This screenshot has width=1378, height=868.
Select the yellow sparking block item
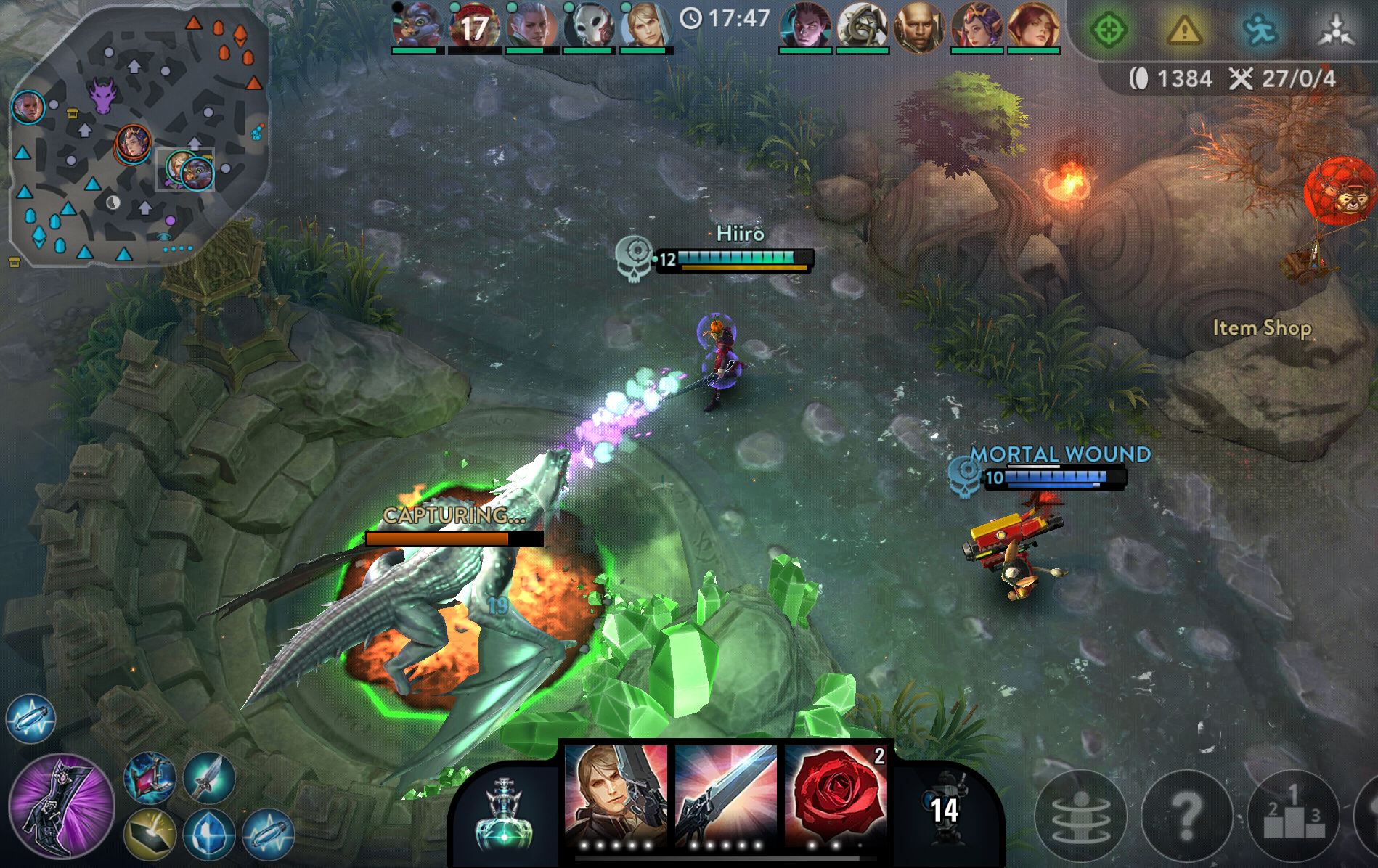[150, 835]
